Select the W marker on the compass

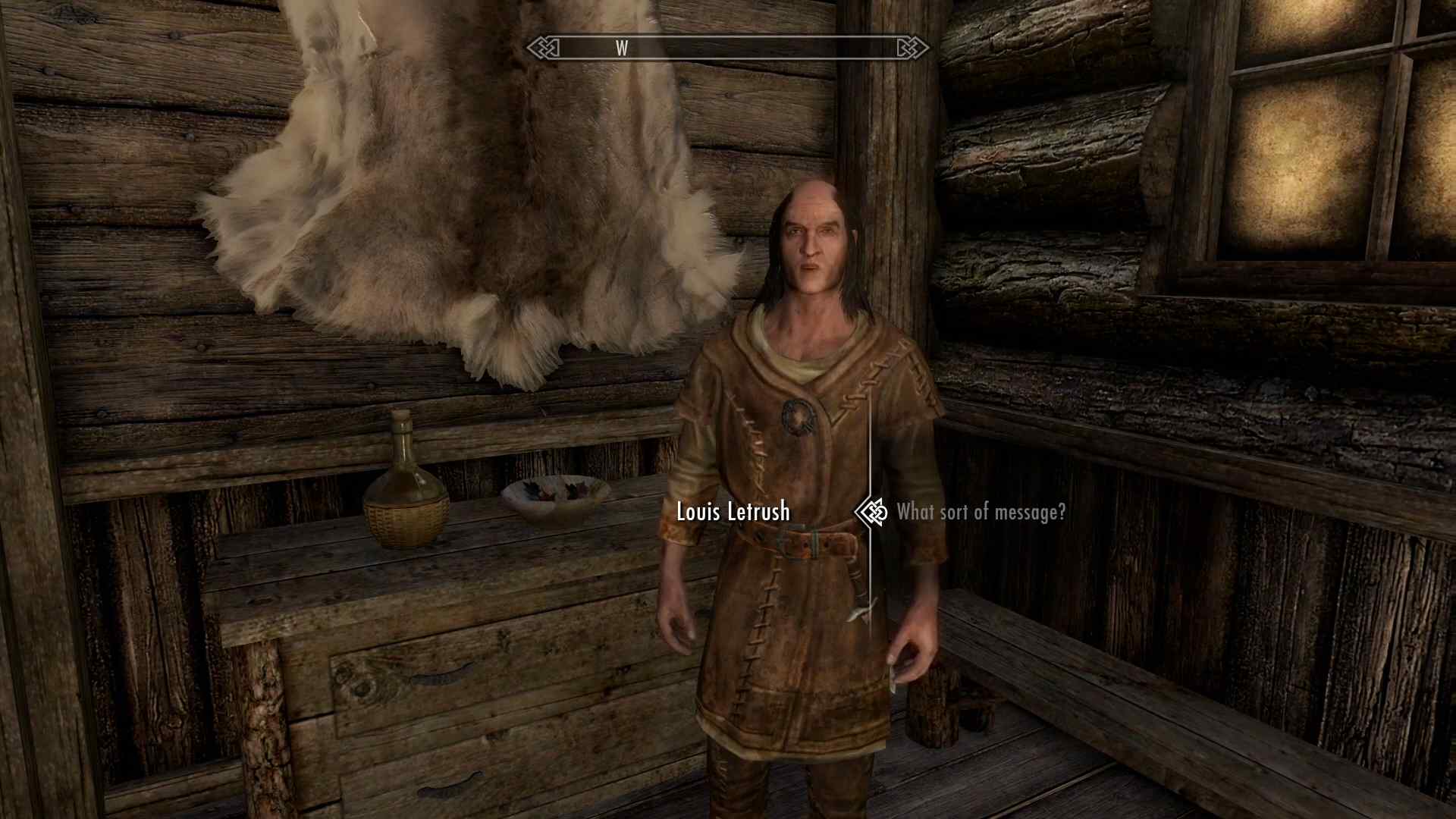623,48
